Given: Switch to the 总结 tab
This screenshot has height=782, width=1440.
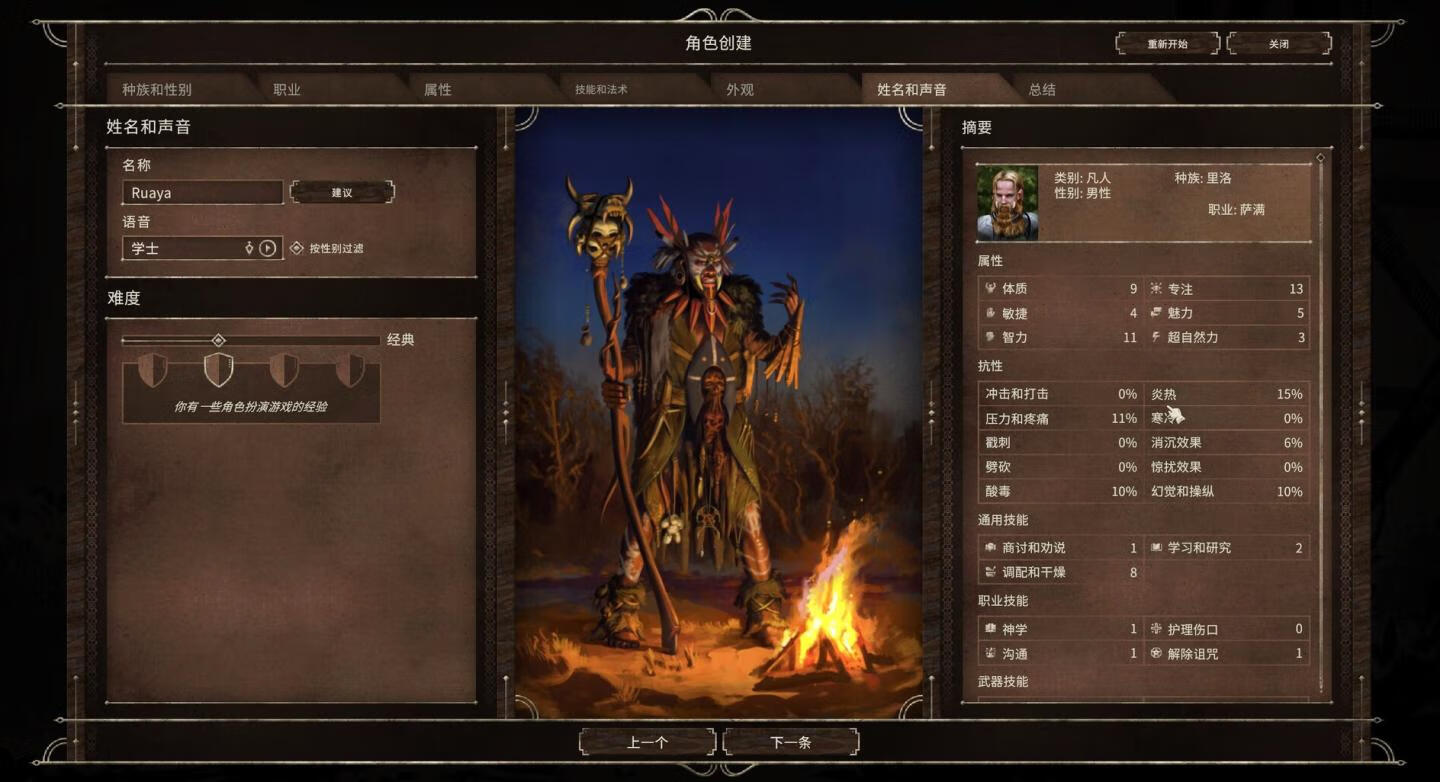Looking at the screenshot, I should tap(1043, 89).
